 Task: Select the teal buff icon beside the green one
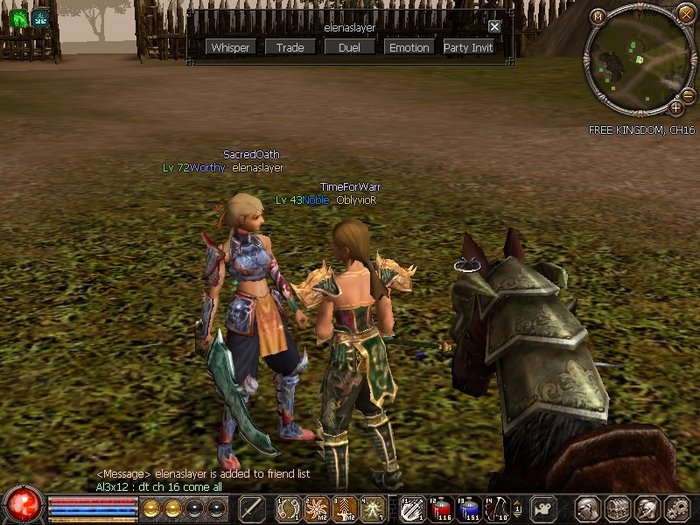point(41,17)
